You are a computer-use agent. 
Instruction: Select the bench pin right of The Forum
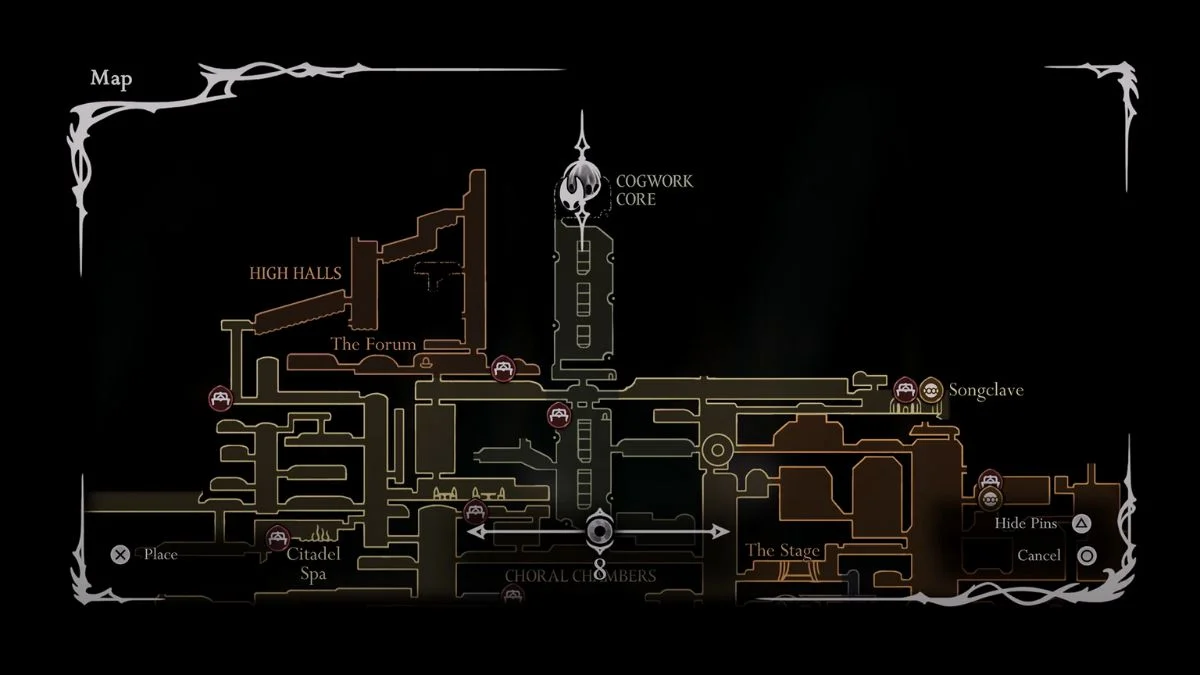pos(504,368)
